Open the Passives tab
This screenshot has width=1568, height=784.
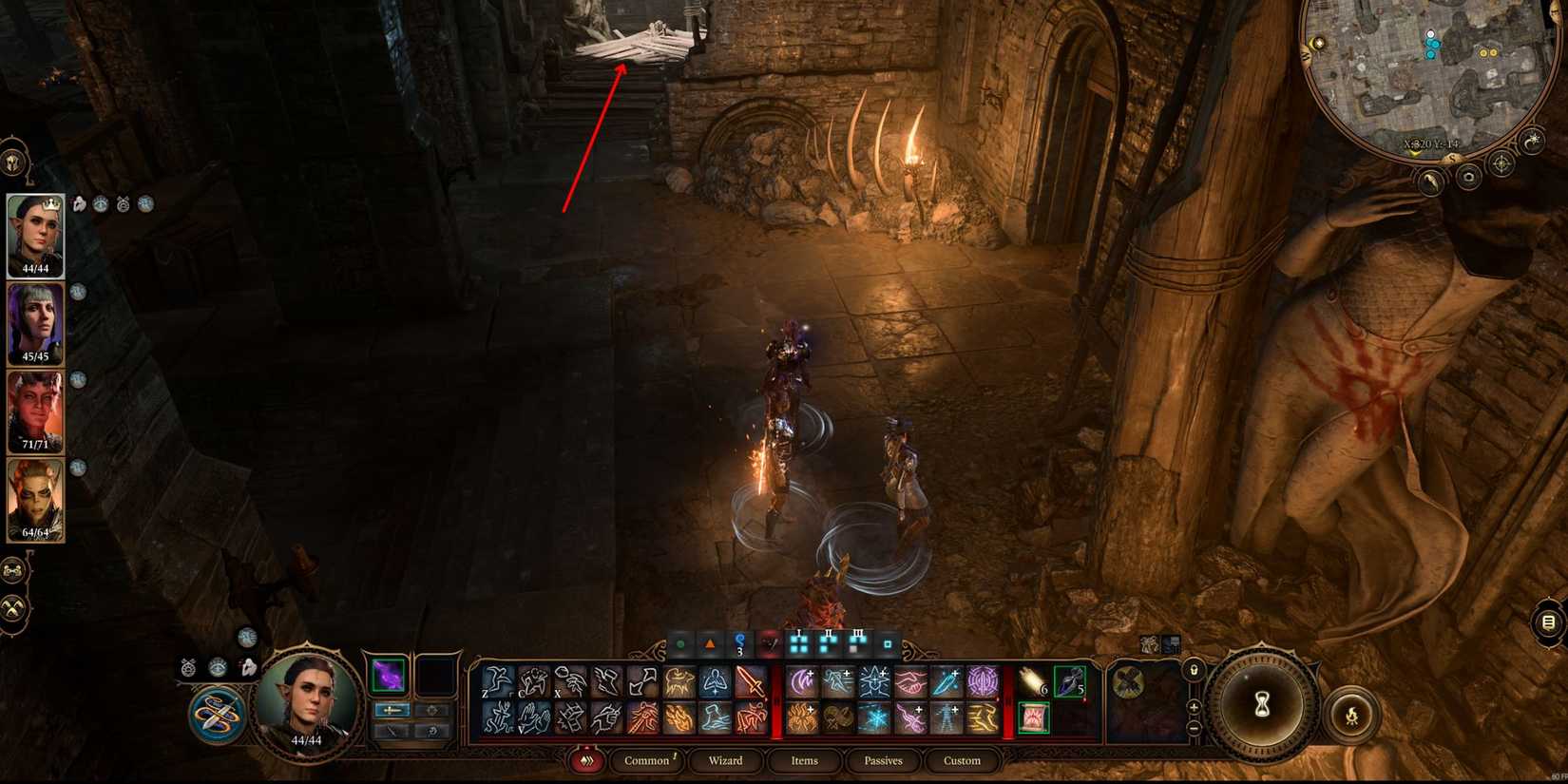pos(883,760)
